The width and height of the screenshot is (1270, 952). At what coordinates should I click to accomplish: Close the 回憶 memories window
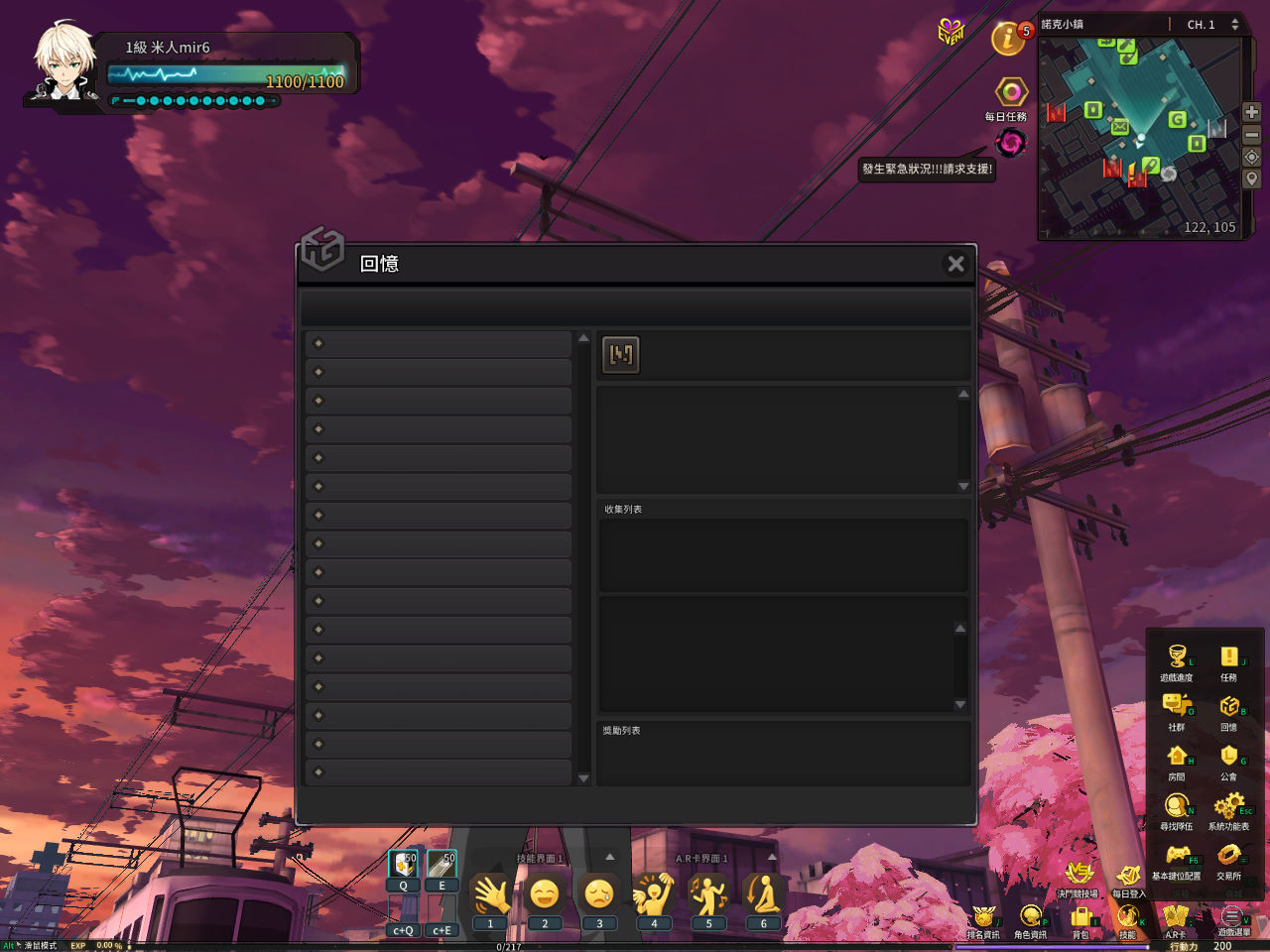955,264
